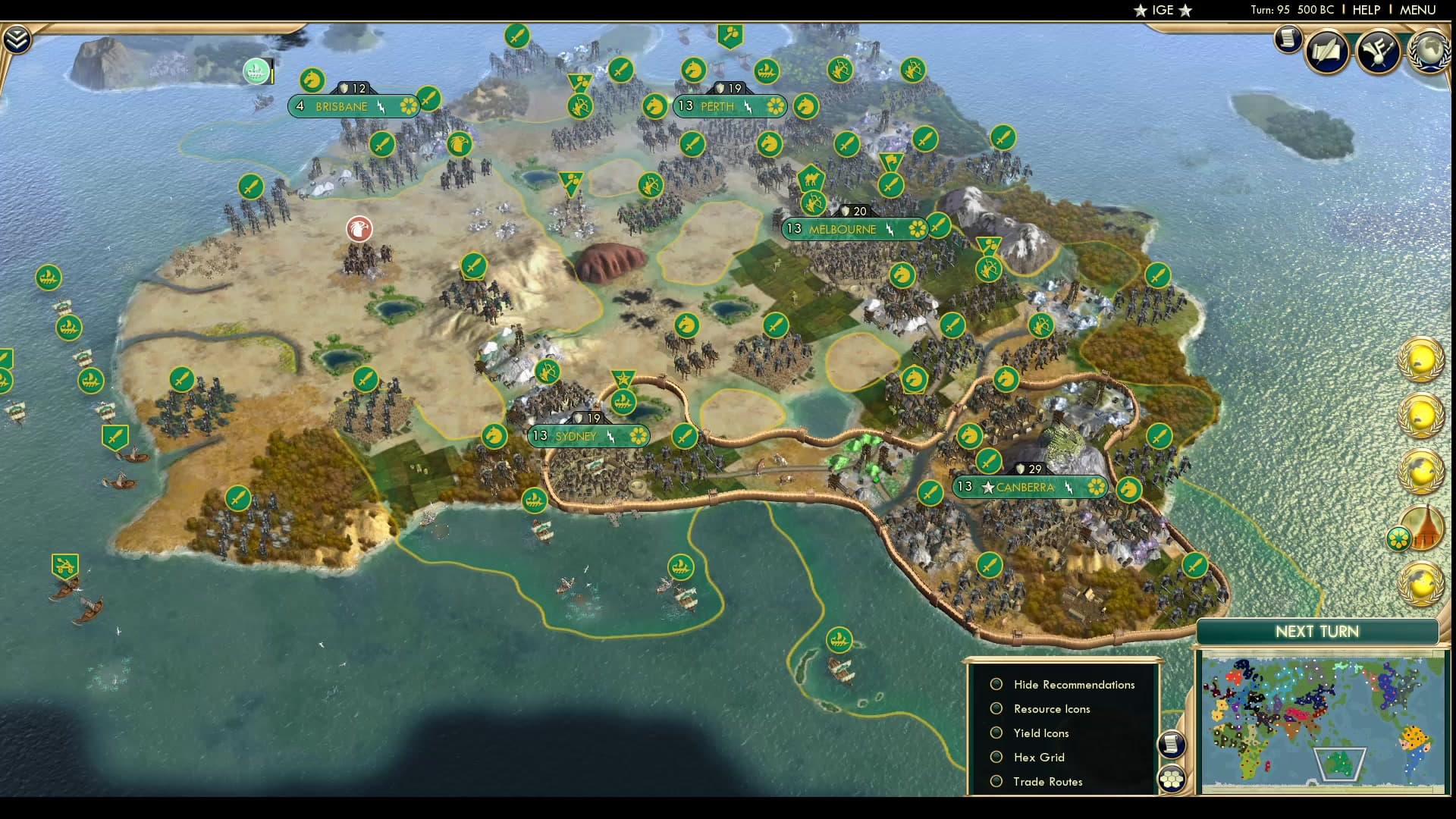1456x819 pixels.
Task: Open the HELP link in top bar
Action: 1367,10
